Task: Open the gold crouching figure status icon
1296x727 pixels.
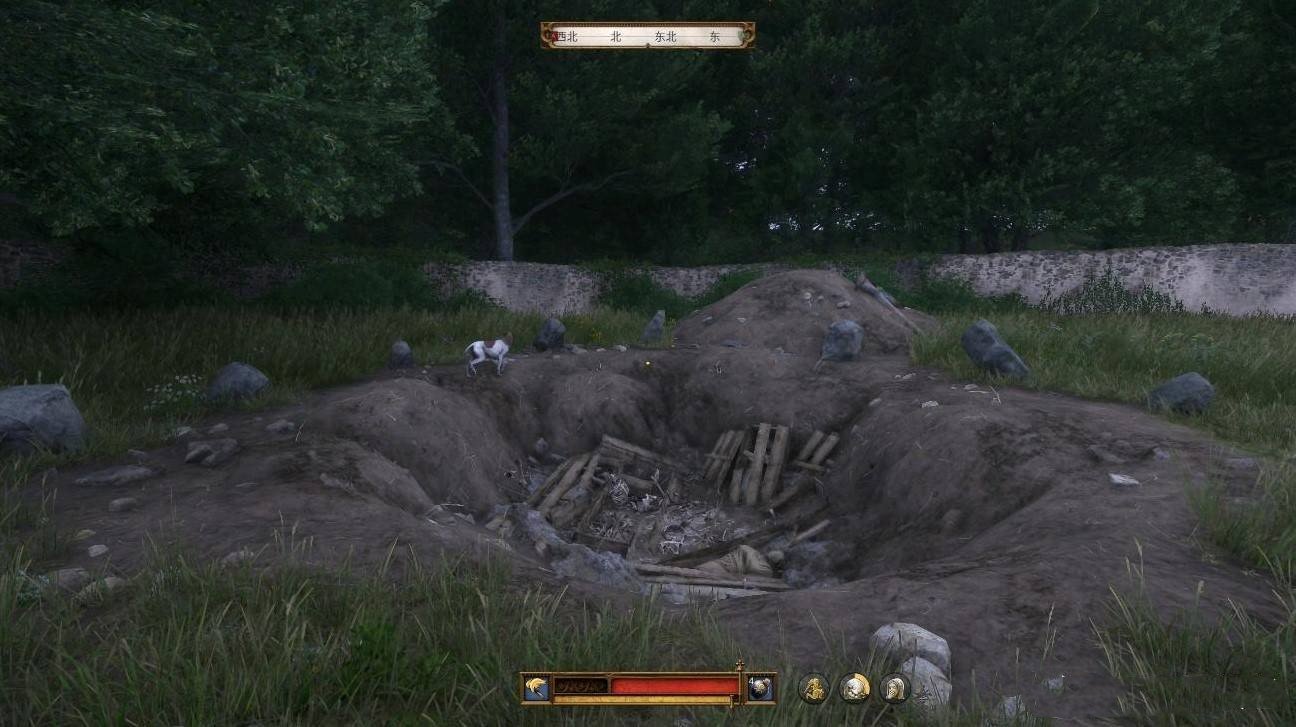Action: [x=814, y=688]
